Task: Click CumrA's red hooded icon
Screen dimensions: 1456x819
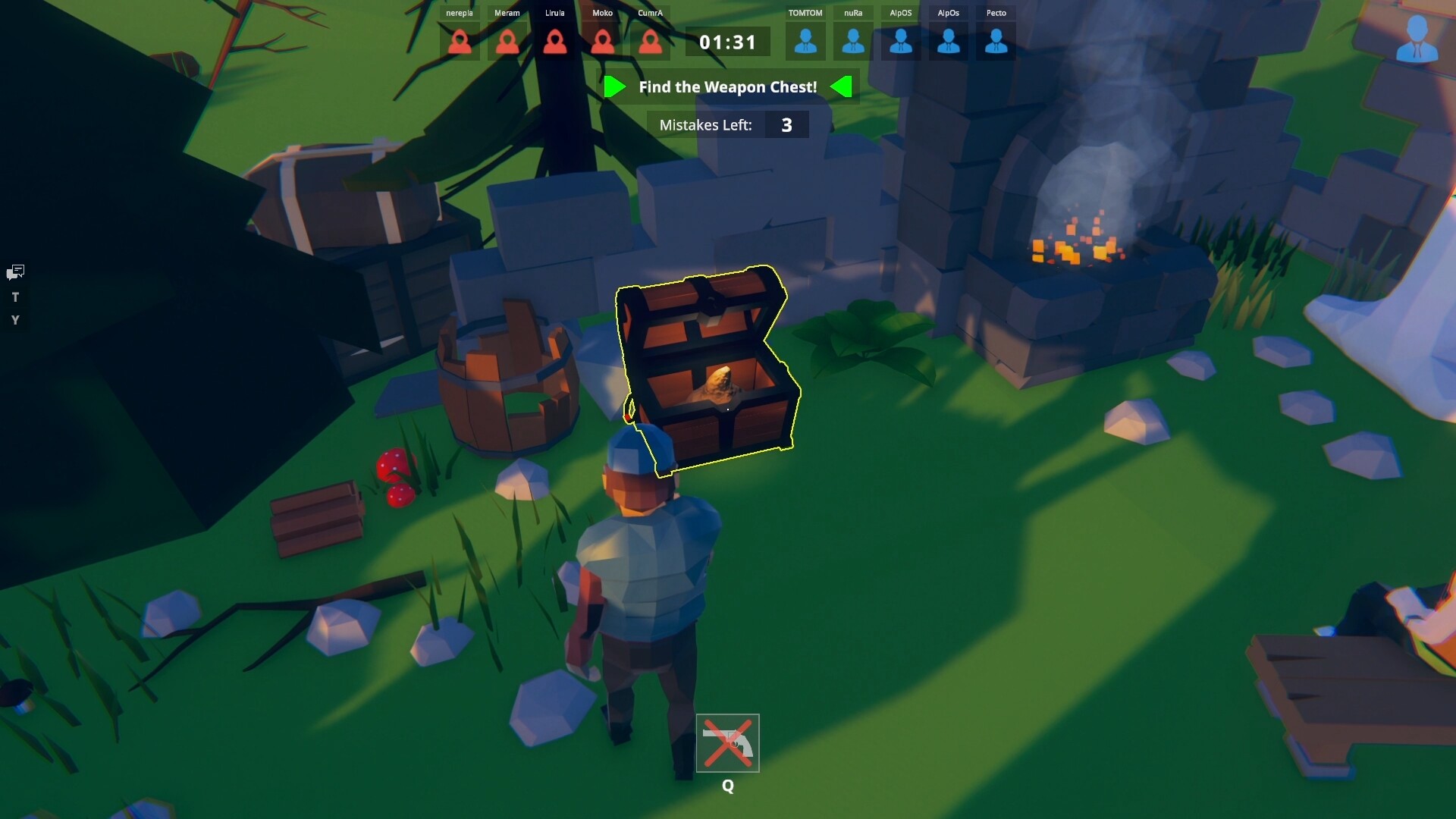Action: click(x=651, y=42)
